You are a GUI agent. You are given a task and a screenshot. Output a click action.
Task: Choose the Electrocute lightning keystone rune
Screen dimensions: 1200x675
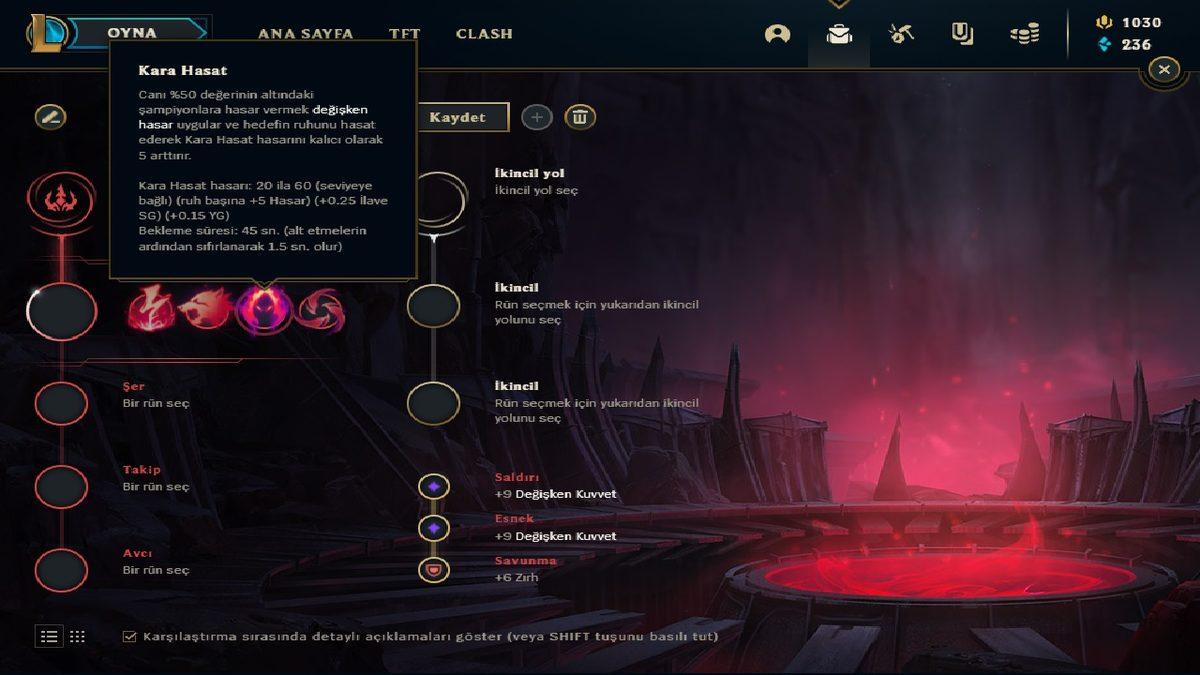pos(151,308)
